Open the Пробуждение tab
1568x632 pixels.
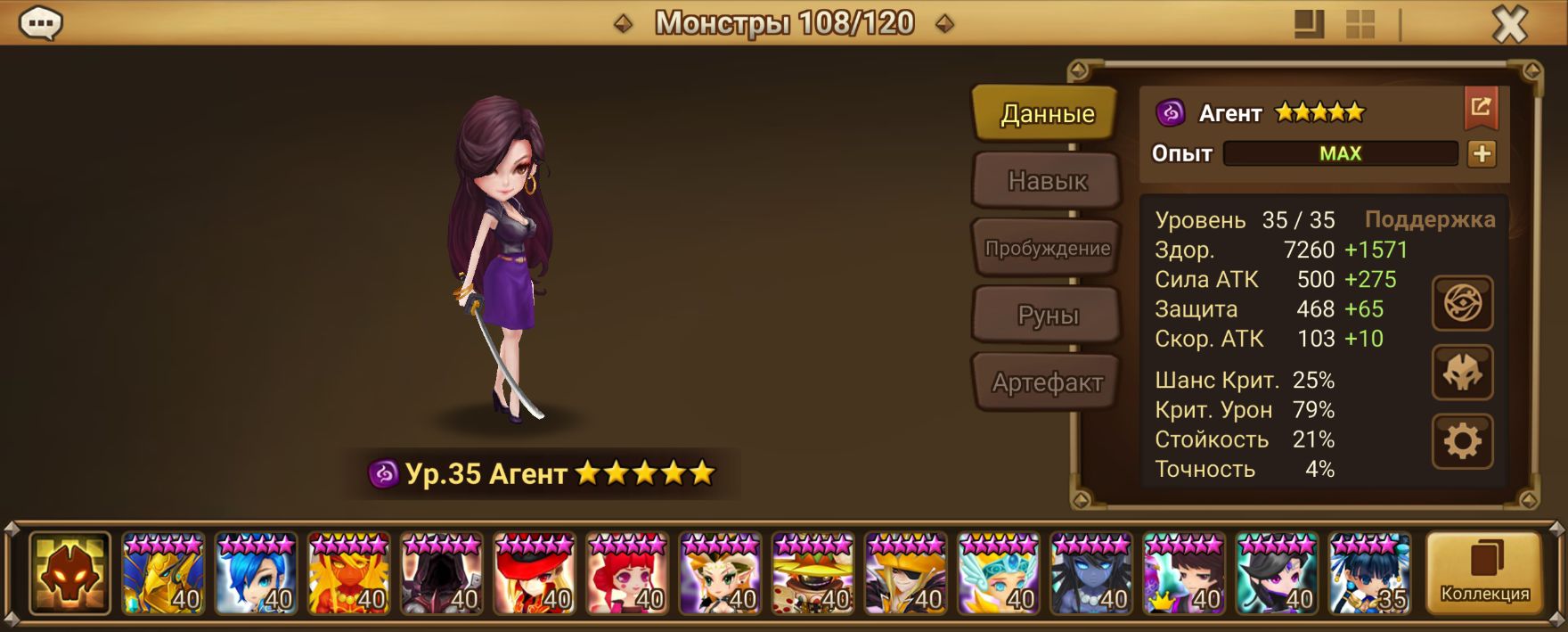pyautogui.click(x=1047, y=248)
